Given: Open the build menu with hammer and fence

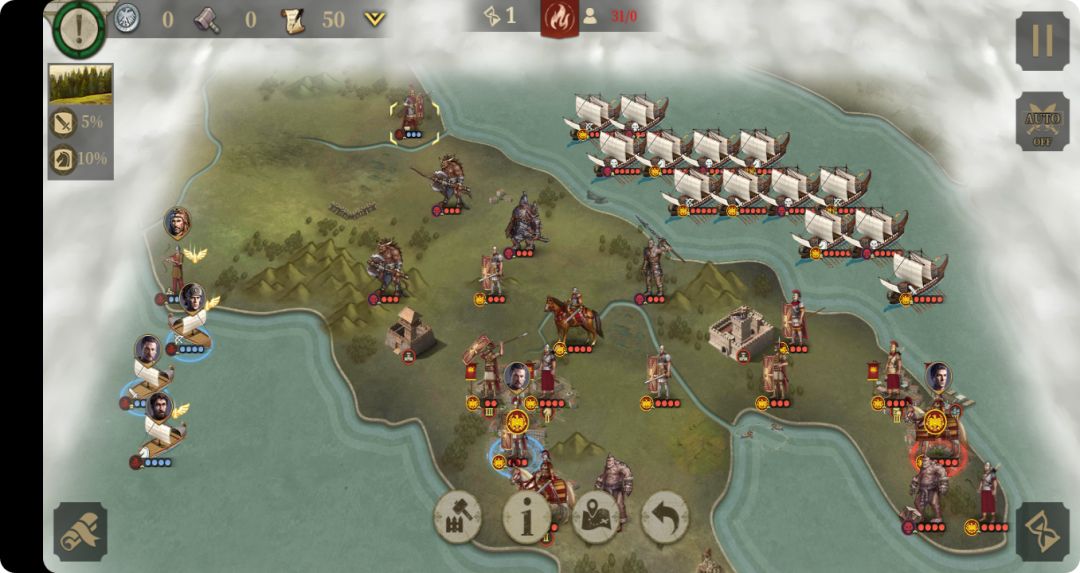Looking at the screenshot, I should coord(458,517).
